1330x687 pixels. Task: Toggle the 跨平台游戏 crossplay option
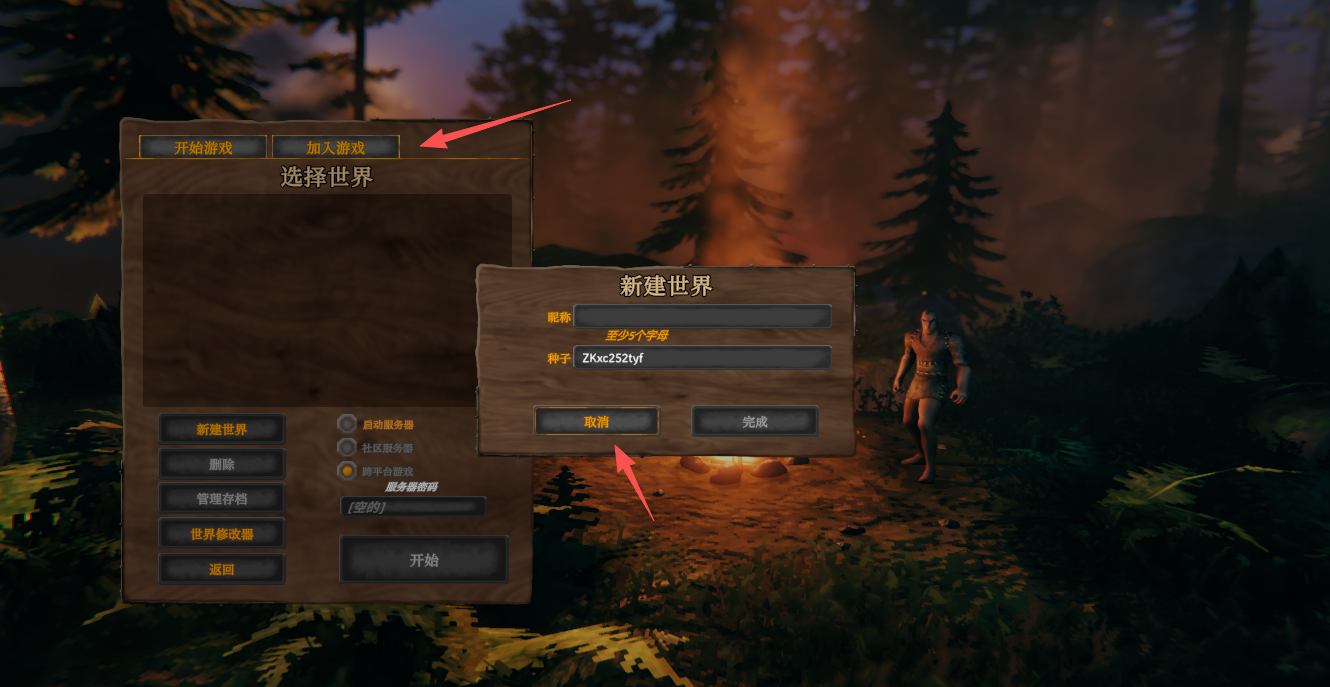point(348,470)
